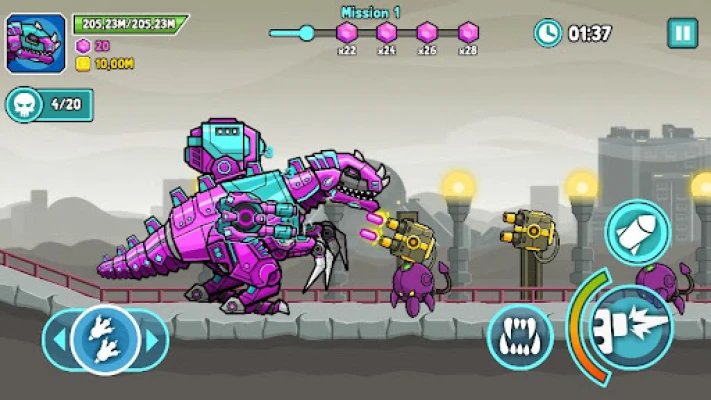Screen dimensions: 711x400
Task: Activate the bite attack button
Action: pos(520,337)
